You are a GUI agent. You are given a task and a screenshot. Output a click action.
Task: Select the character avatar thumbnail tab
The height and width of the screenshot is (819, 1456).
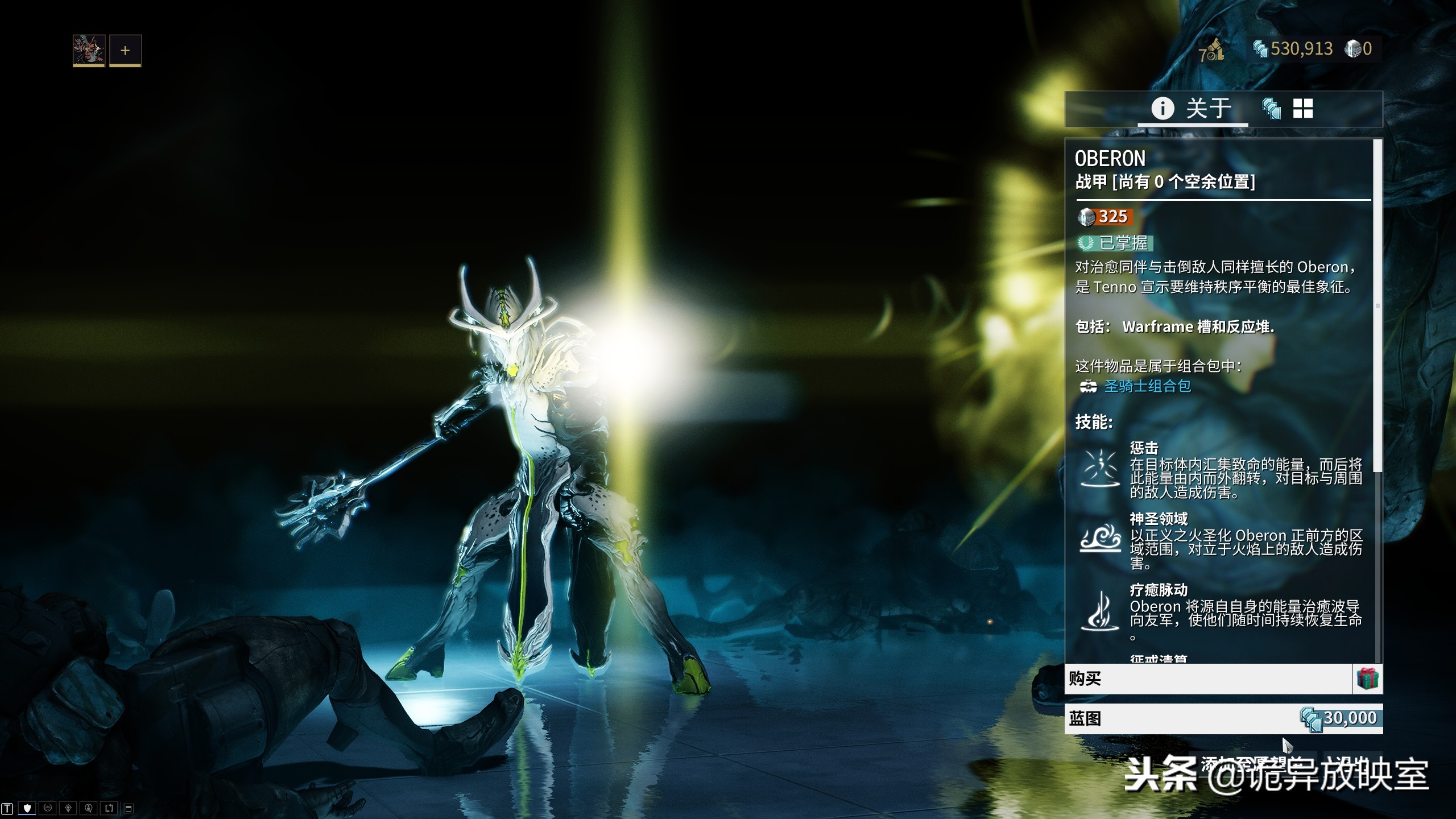click(89, 50)
